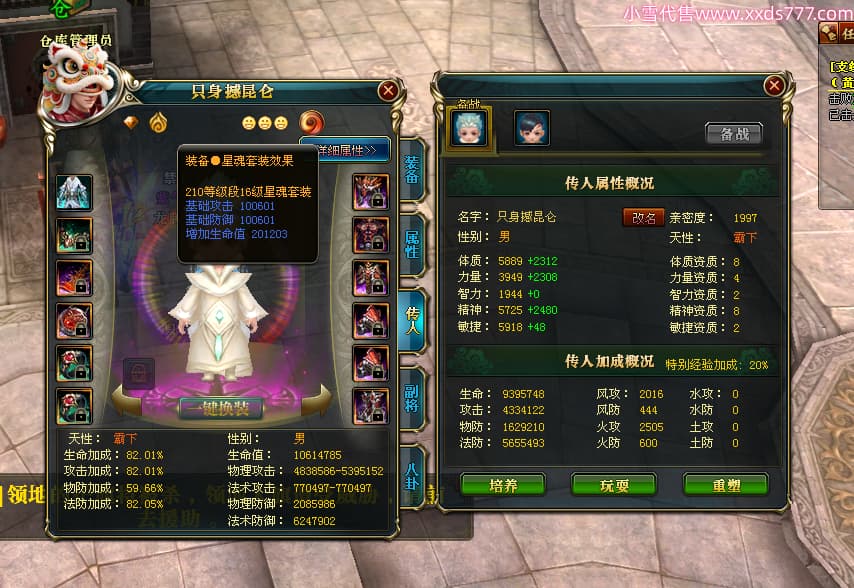Open the 八卦 tab
The height and width of the screenshot is (588, 854).
pos(411,467)
